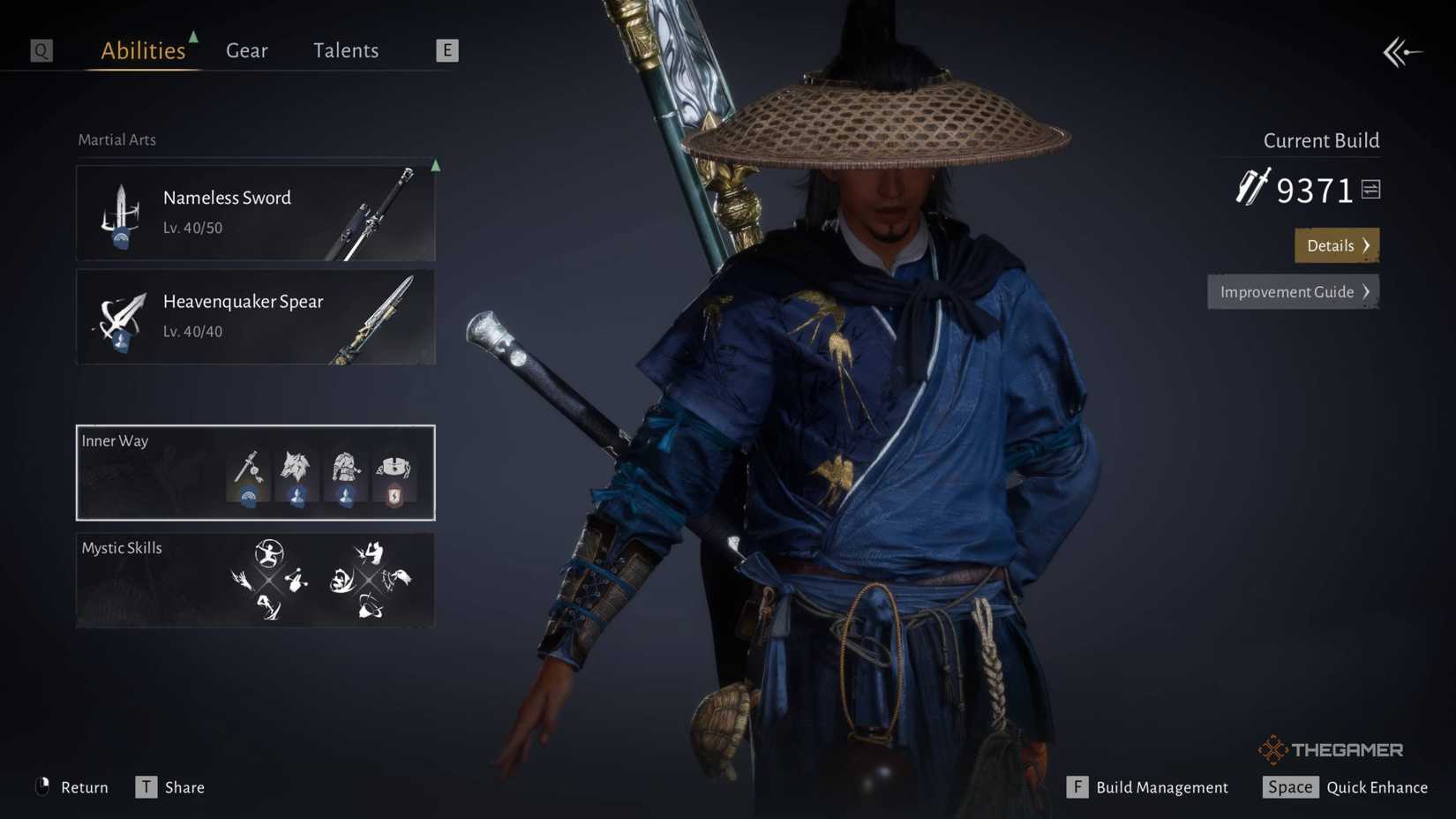Image resolution: width=1456 pixels, height=819 pixels.
Task: Open Build Management
Action: click(x=1160, y=786)
